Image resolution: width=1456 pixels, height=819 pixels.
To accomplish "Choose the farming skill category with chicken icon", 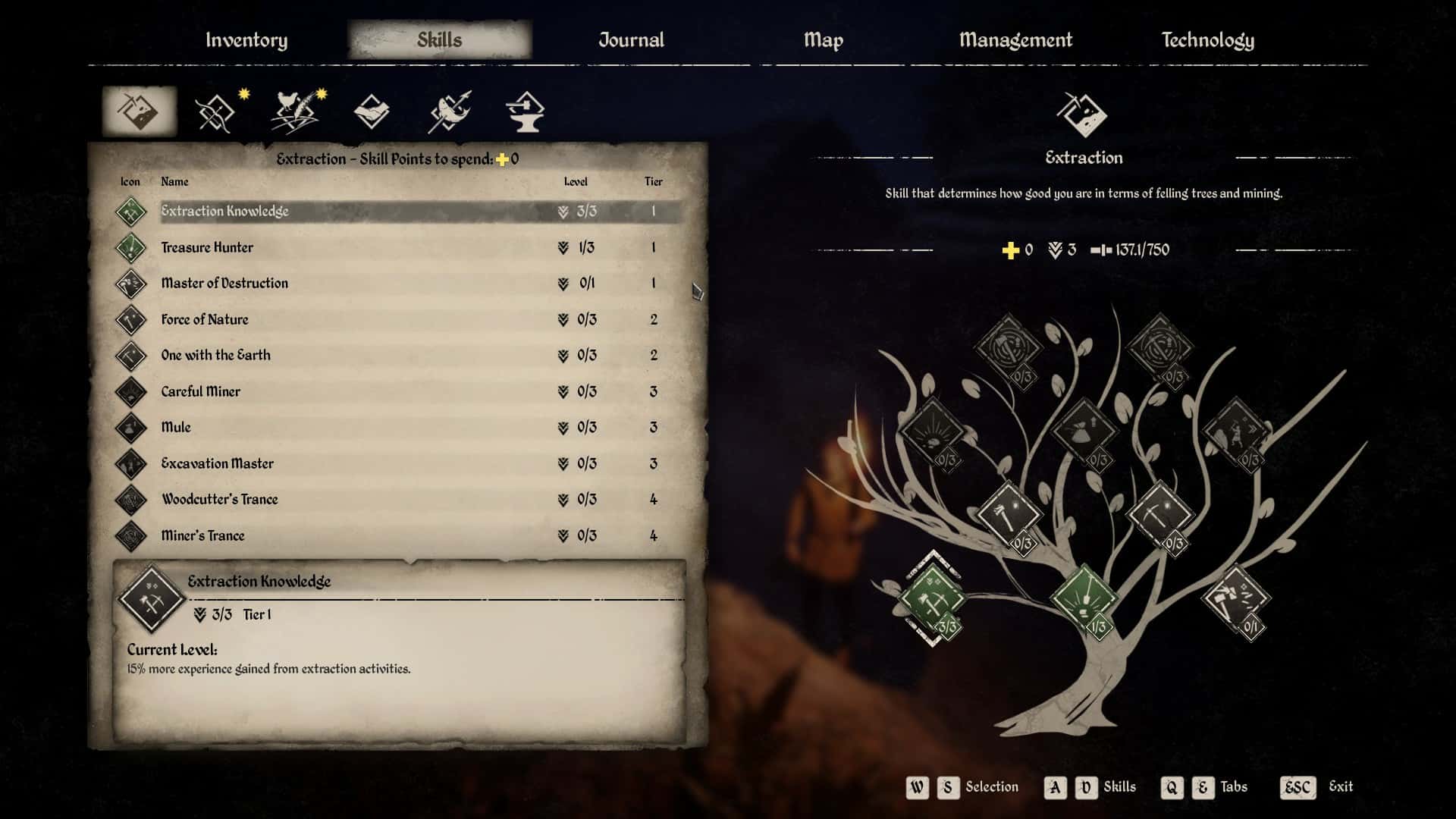I will pos(295,113).
